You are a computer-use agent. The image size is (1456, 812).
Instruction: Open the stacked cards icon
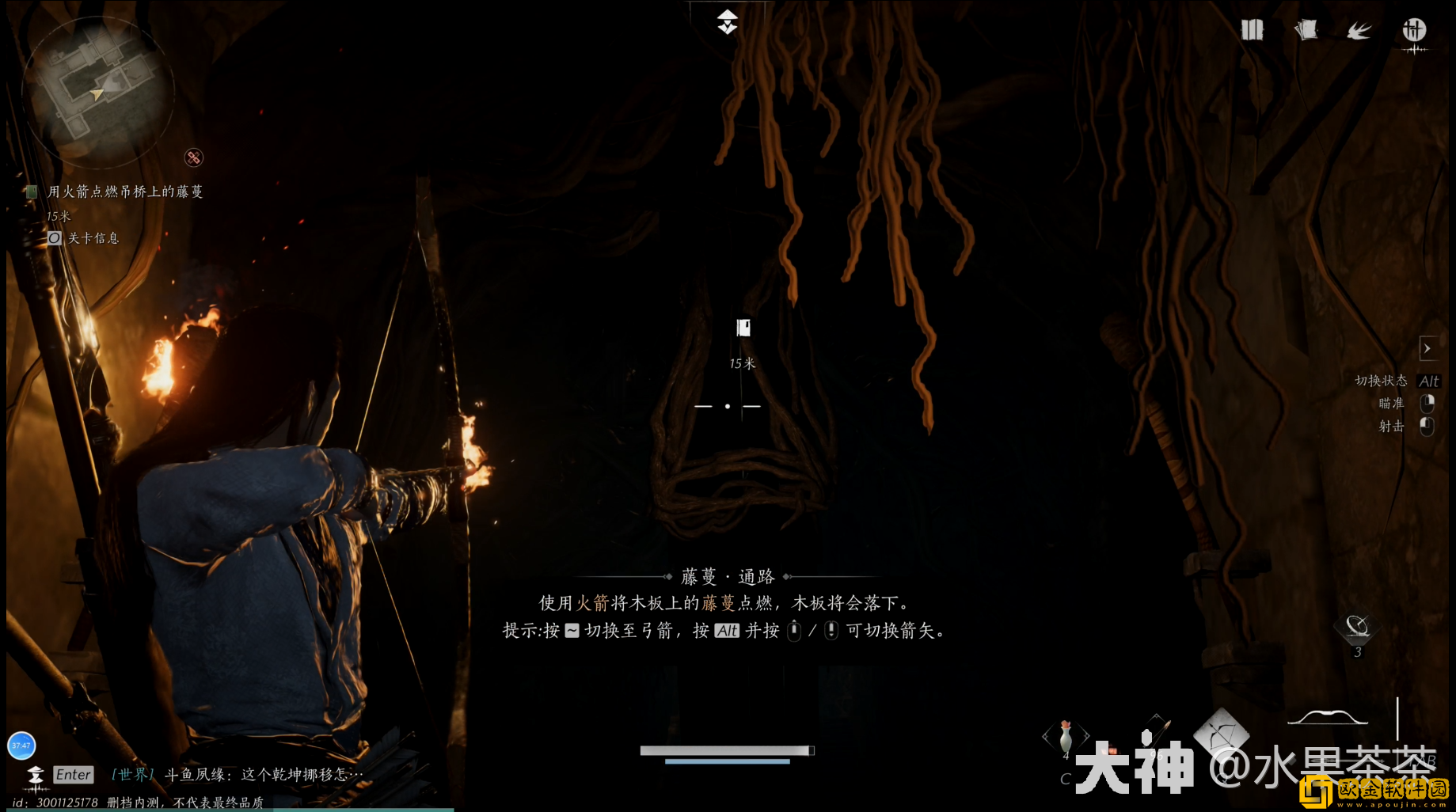[1306, 30]
